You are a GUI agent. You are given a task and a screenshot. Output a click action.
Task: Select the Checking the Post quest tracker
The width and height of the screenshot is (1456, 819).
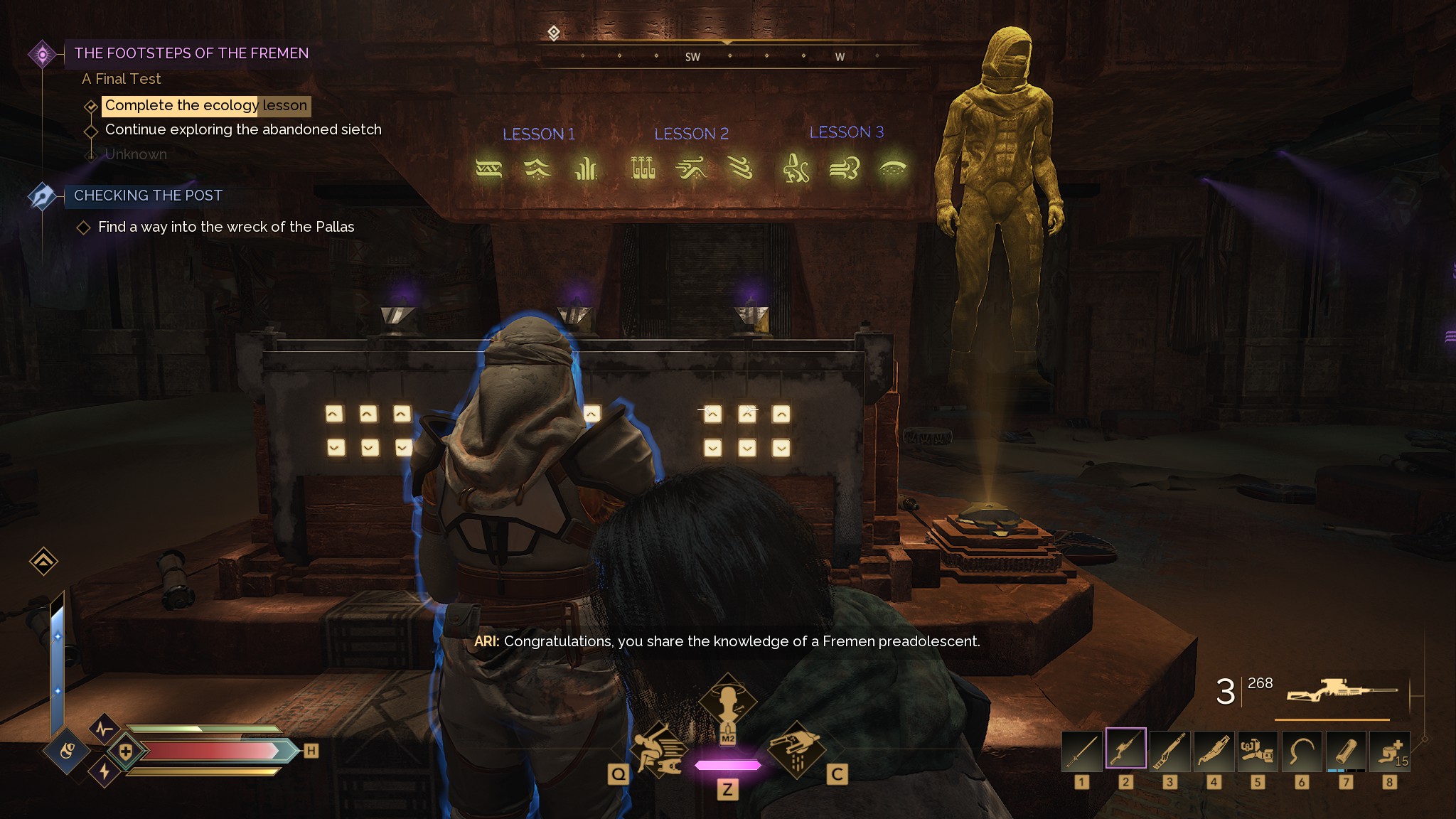(x=148, y=196)
